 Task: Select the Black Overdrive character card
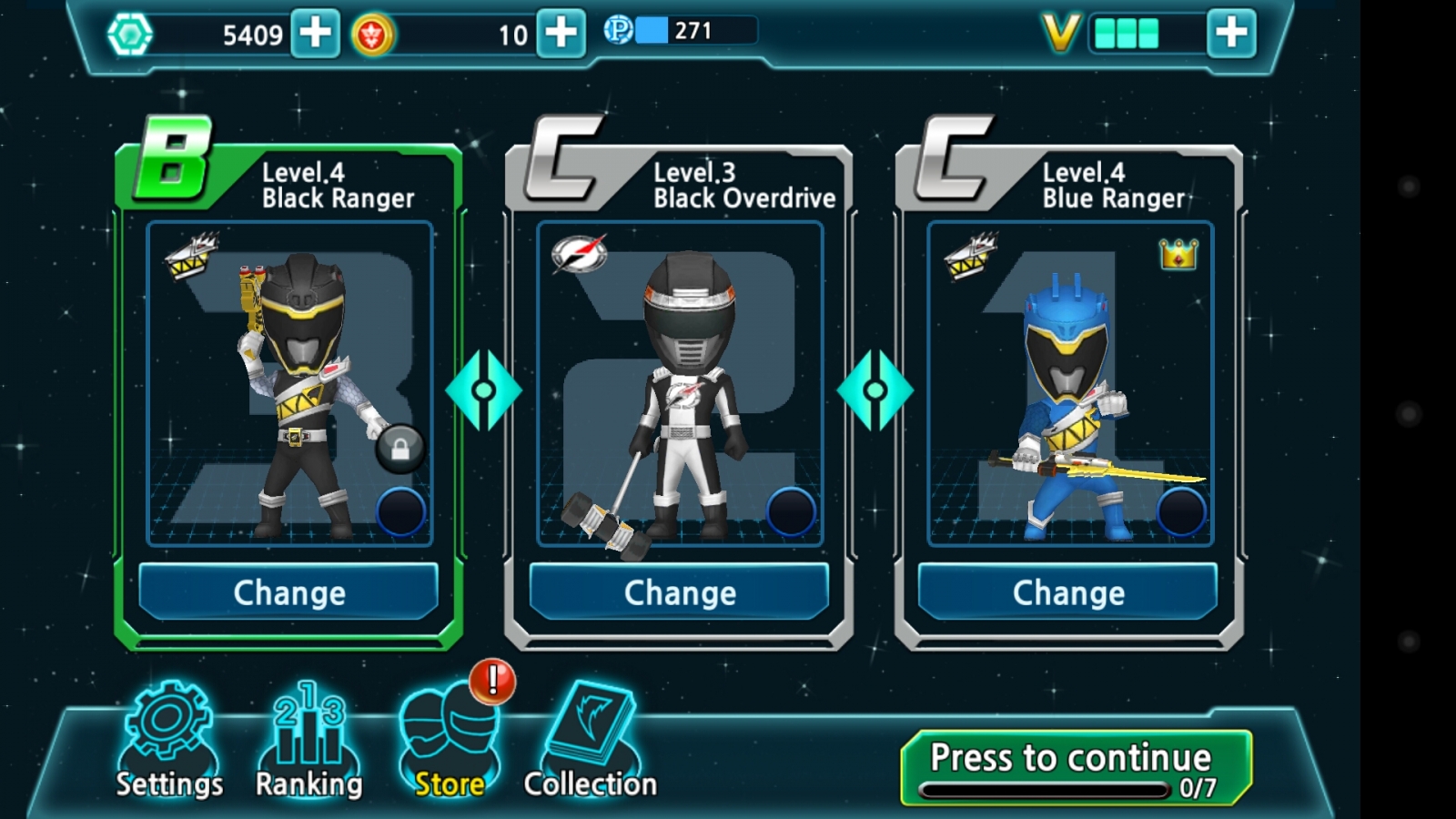pyautogui.click(x=680, y=382)
